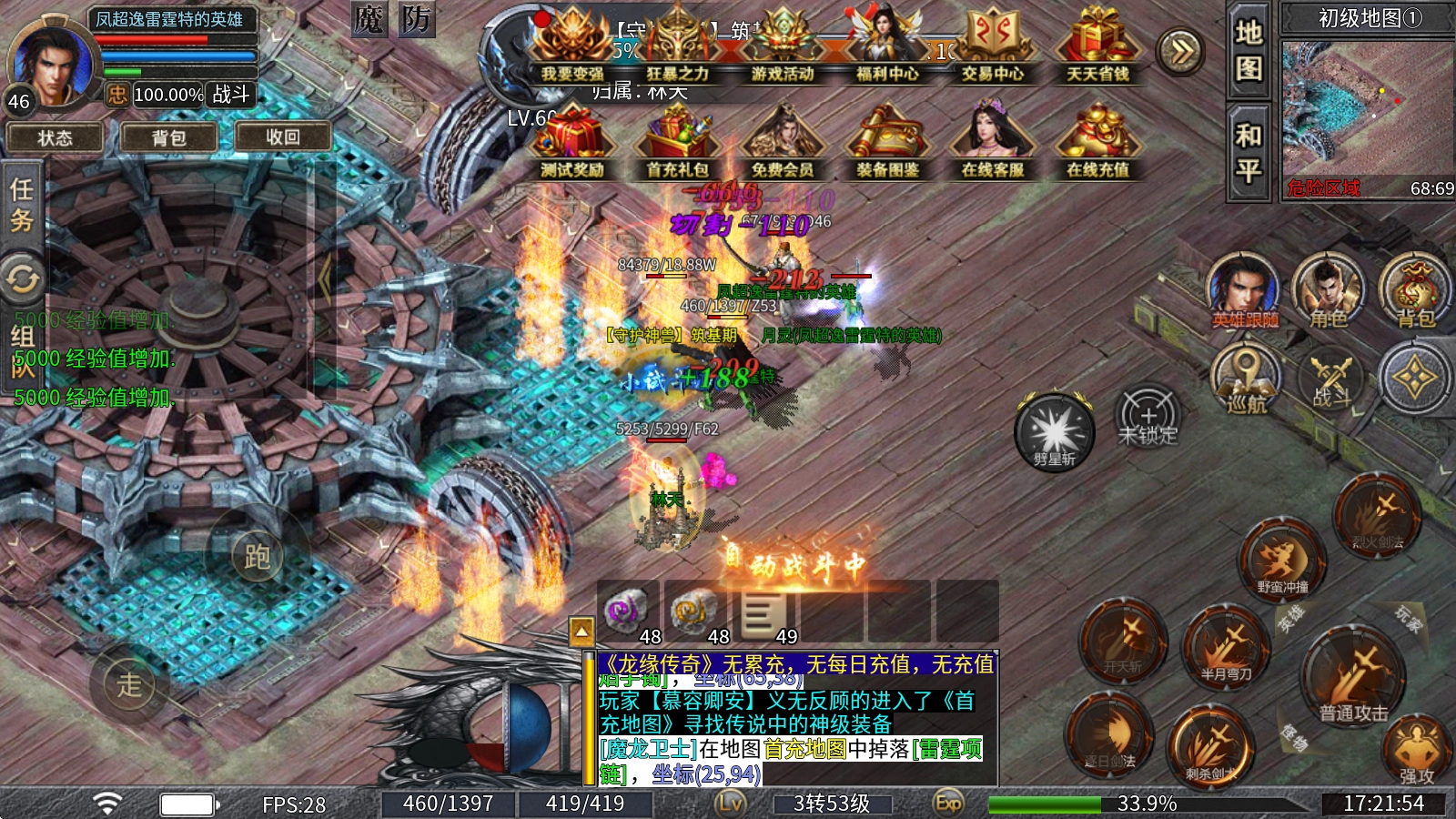Open 在线客服 customer service
Image resolution: width=1456 pixels, height=819 pixels.
pos(992,144)
